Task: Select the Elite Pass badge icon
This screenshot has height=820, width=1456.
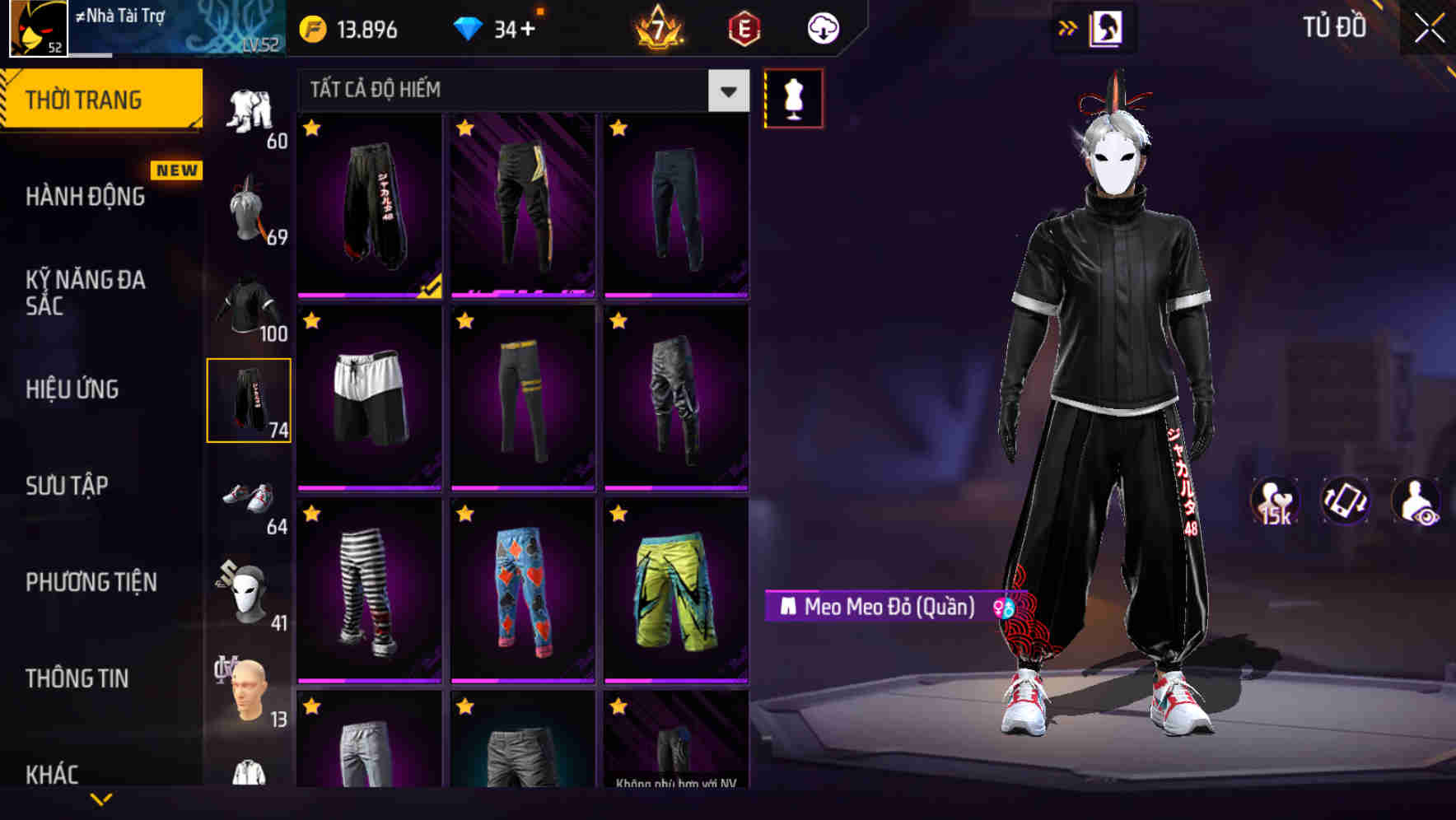Action: tap(744, 27)
